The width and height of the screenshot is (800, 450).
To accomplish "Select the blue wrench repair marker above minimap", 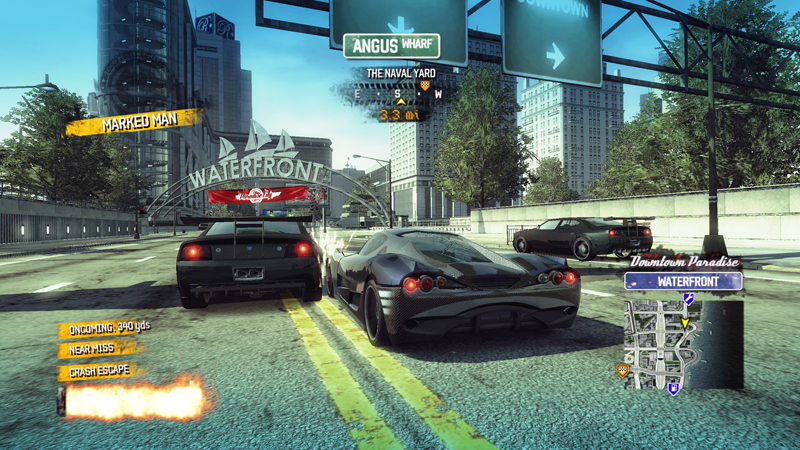I will point(688,299).
